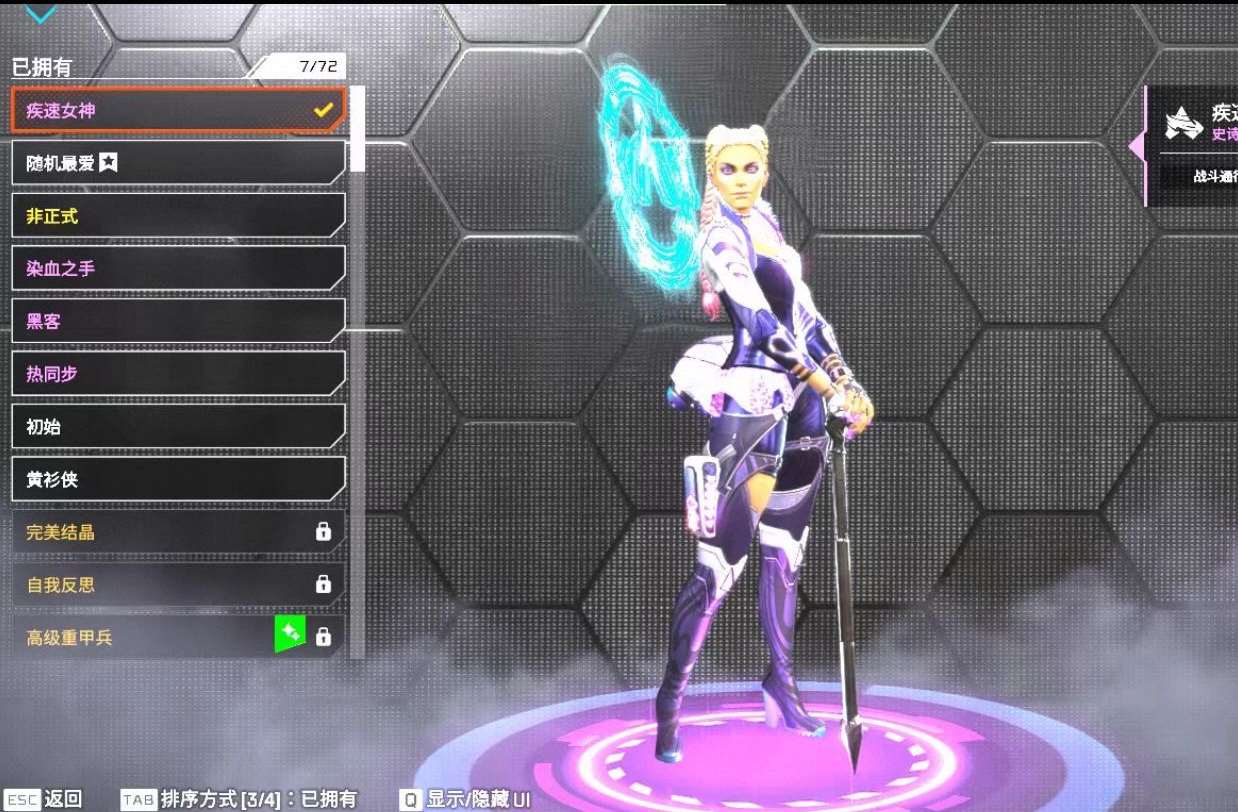This screenshot has width=1238, height=812.
Task: Preview the locked 自我反思 skin
Action: coord(178,585)
